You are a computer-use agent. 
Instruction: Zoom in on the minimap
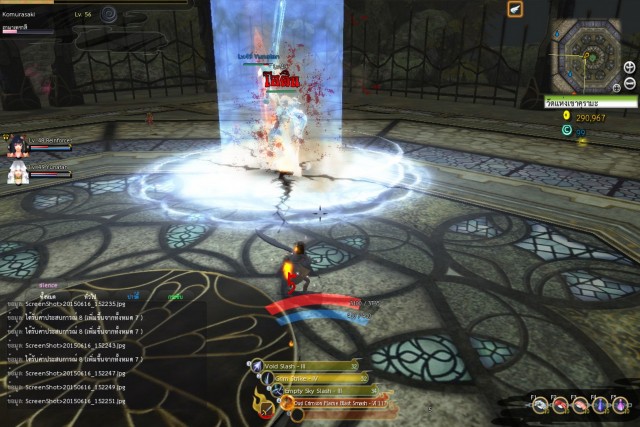tap(629, 67)
